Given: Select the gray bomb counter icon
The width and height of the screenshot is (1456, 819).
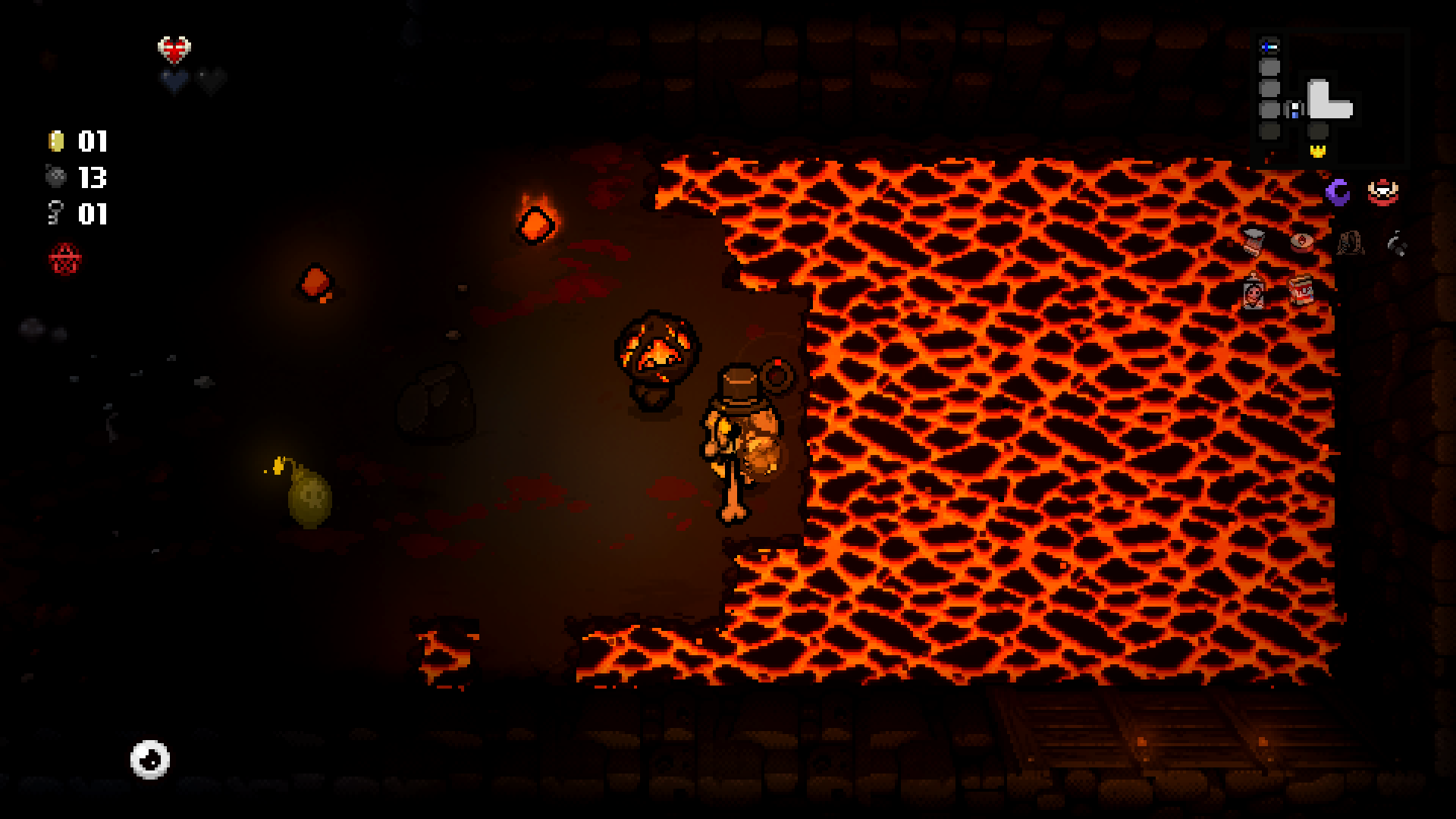Looking at the screenshot, I should (x=56, y=177).
